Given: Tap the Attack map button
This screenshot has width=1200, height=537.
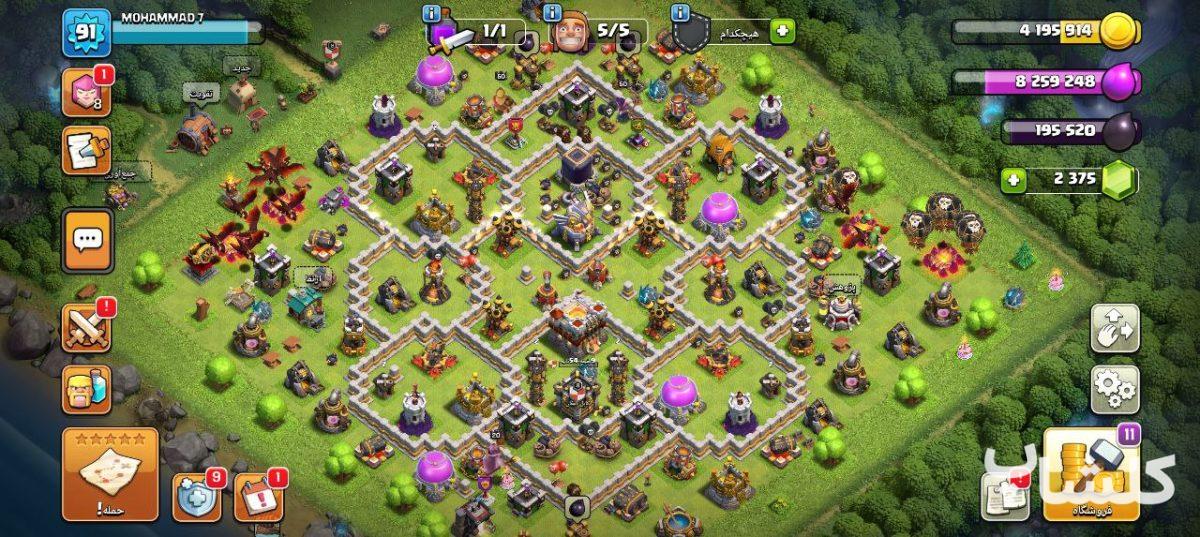Looking at the screenshot, I should [x=110, y=474].
